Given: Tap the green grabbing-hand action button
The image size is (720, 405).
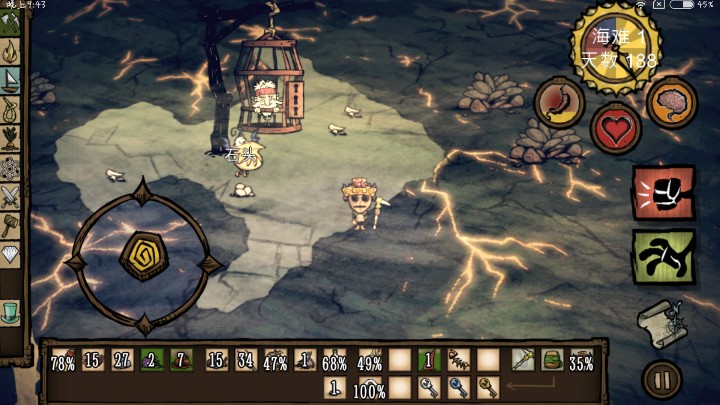Looking at the screenshot, I should click(x=663, y=255).
